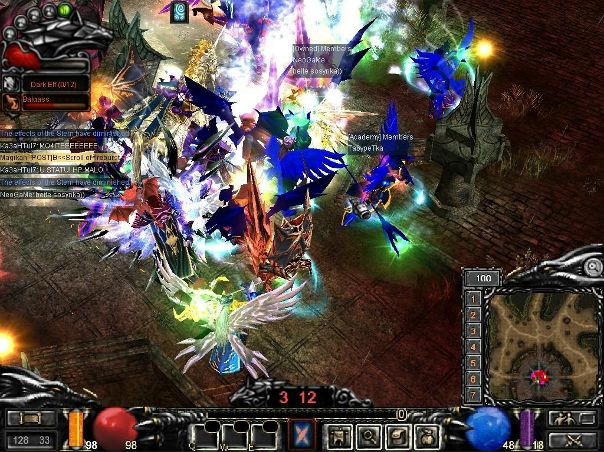The height and width of the screenshot is (452, 604).
Task: Click the blue swirl buff icon
Action: pos(181,11)
